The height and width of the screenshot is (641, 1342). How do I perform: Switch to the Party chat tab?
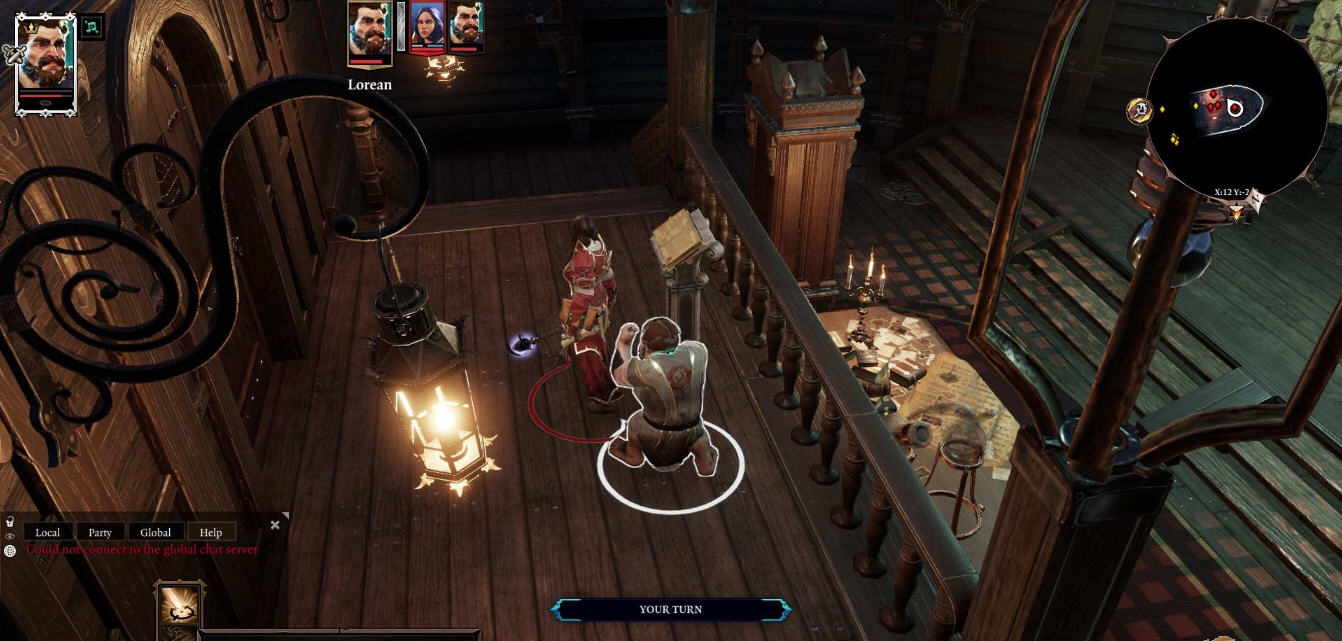pyautogui.click(x=100, y=532)
